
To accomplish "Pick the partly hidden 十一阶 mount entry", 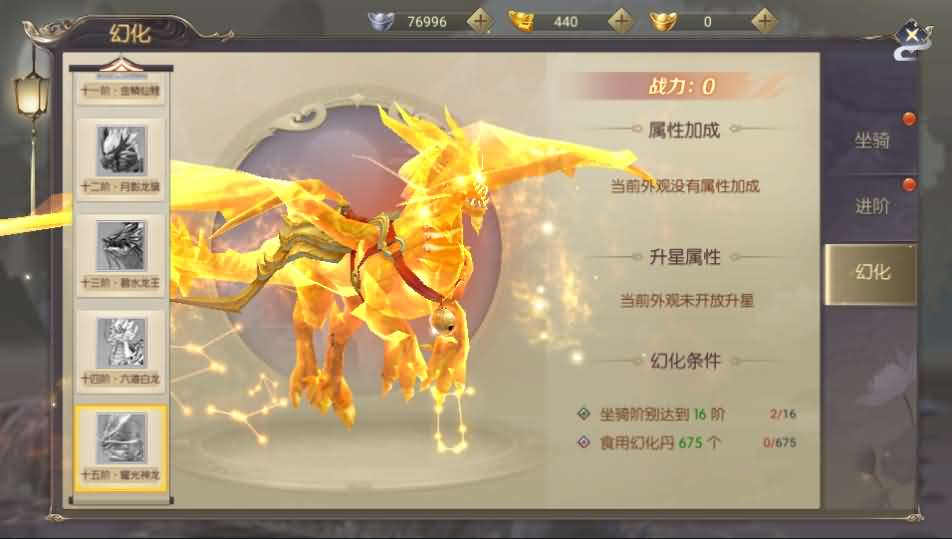I will pos(120,90).
